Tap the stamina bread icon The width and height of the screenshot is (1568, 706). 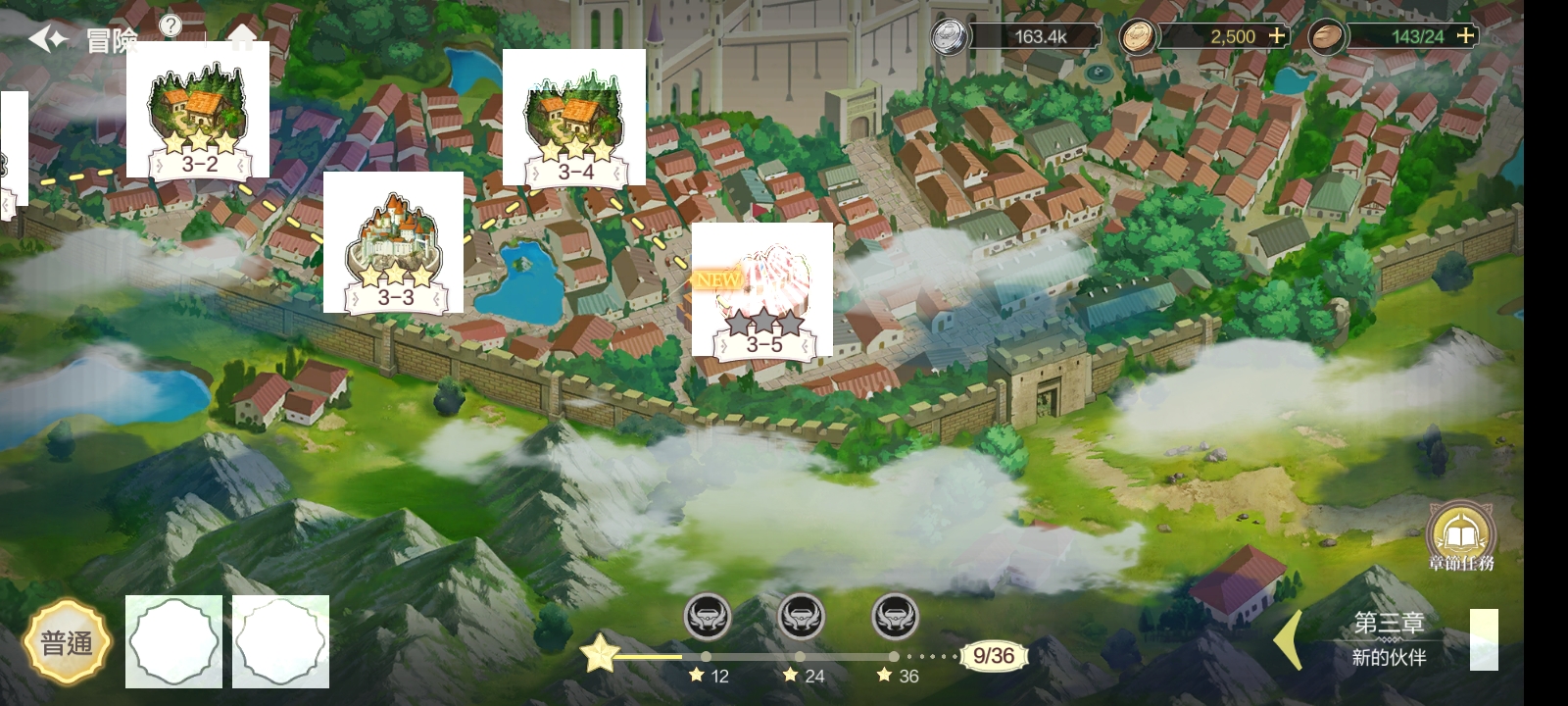click(1326, 35)
